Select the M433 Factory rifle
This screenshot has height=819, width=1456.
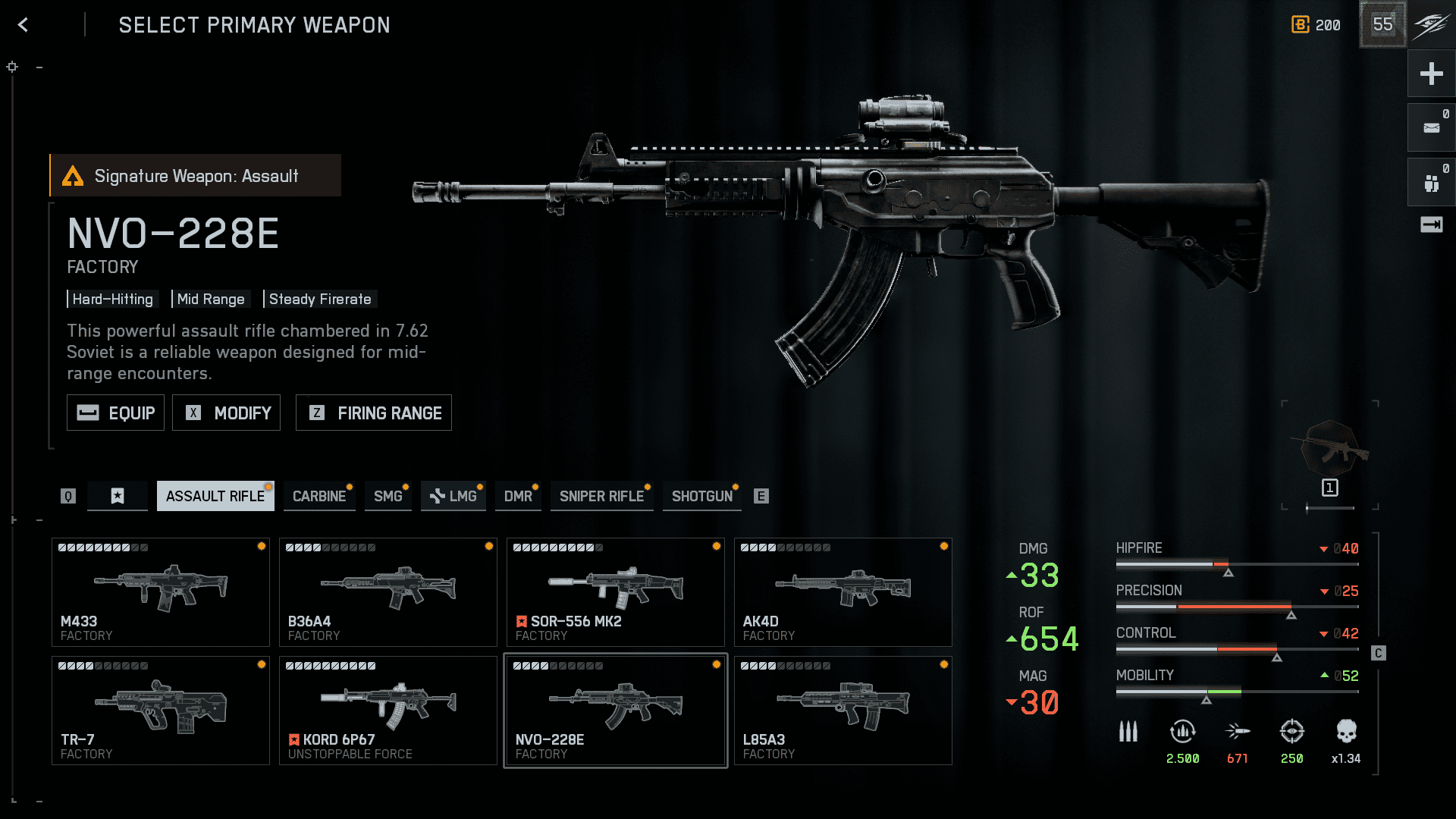[161, 592]
